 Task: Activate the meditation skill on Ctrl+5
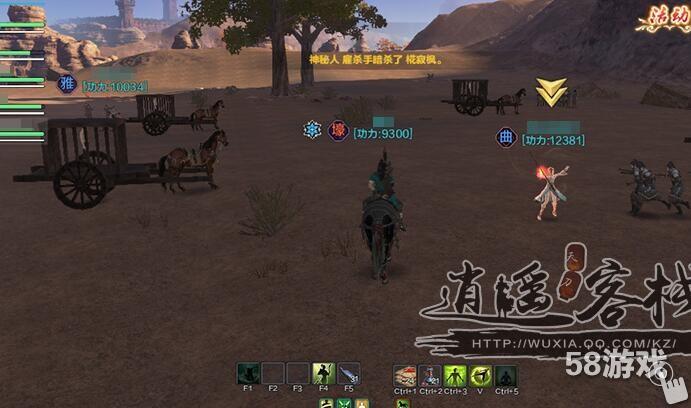coord(506,375)
